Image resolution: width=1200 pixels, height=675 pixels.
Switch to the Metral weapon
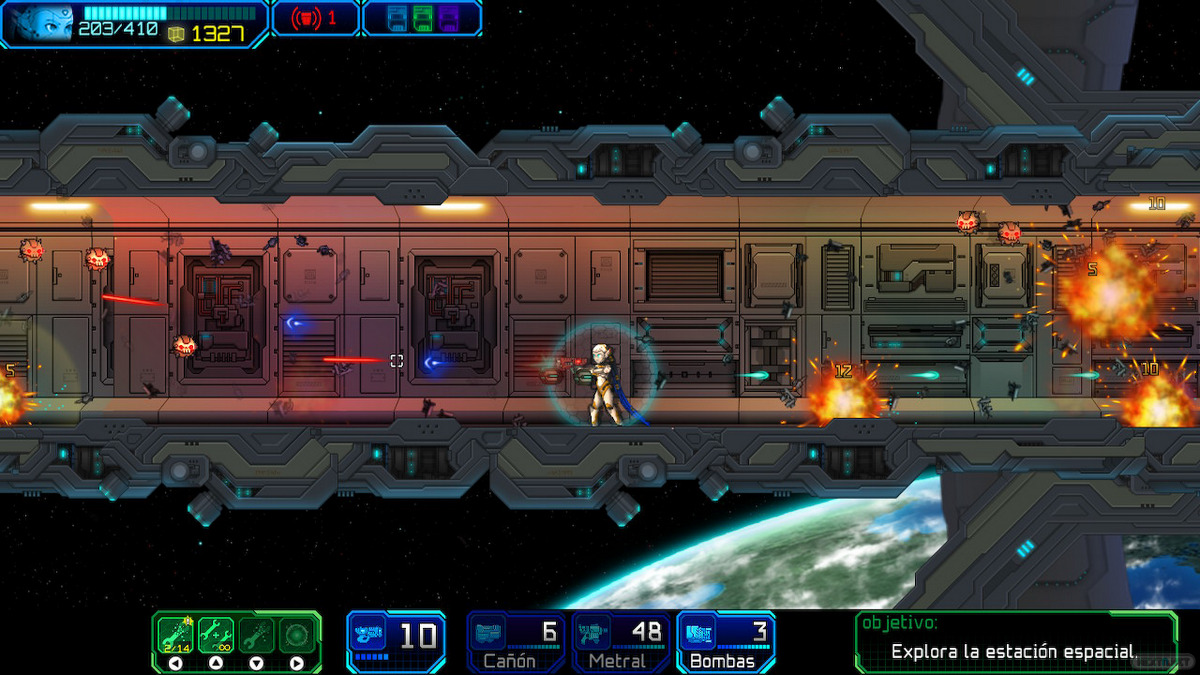[621, 641]
